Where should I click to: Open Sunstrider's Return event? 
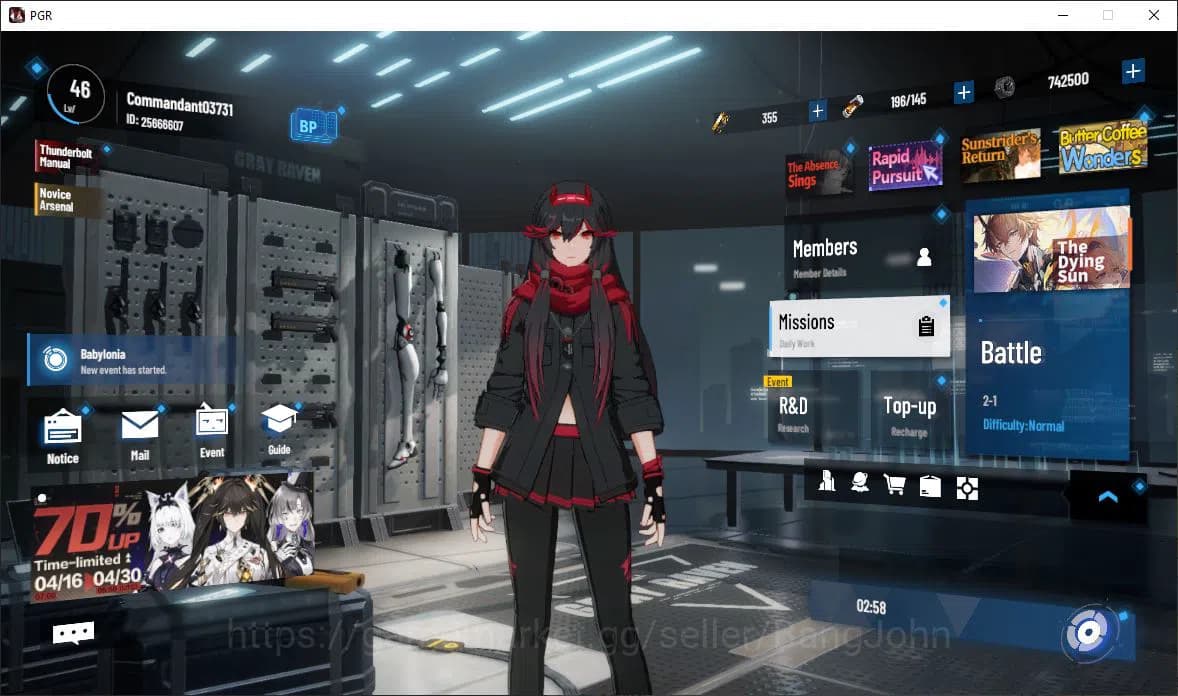point(999,155)
